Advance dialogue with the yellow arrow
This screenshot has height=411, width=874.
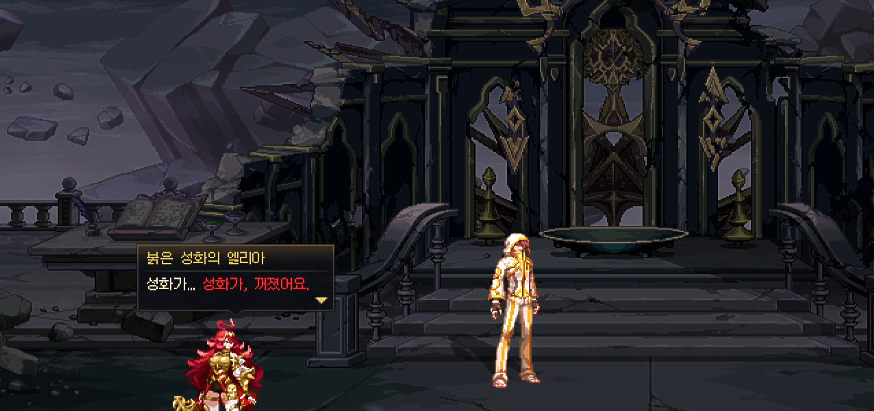(x=321, y=299)
